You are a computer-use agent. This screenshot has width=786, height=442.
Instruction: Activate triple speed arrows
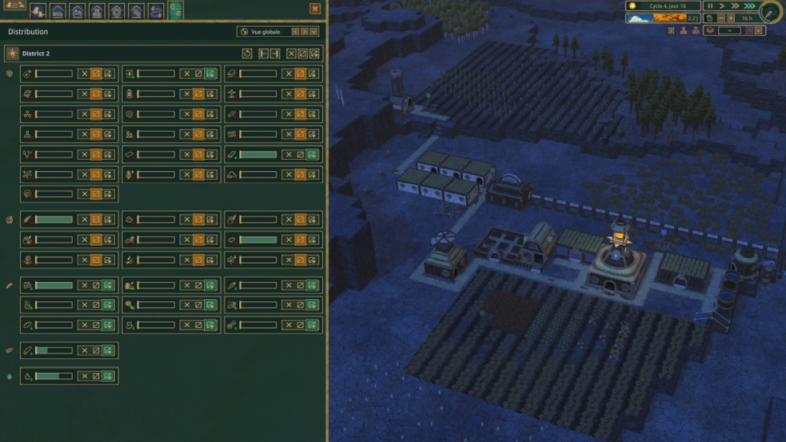point(751,6)
